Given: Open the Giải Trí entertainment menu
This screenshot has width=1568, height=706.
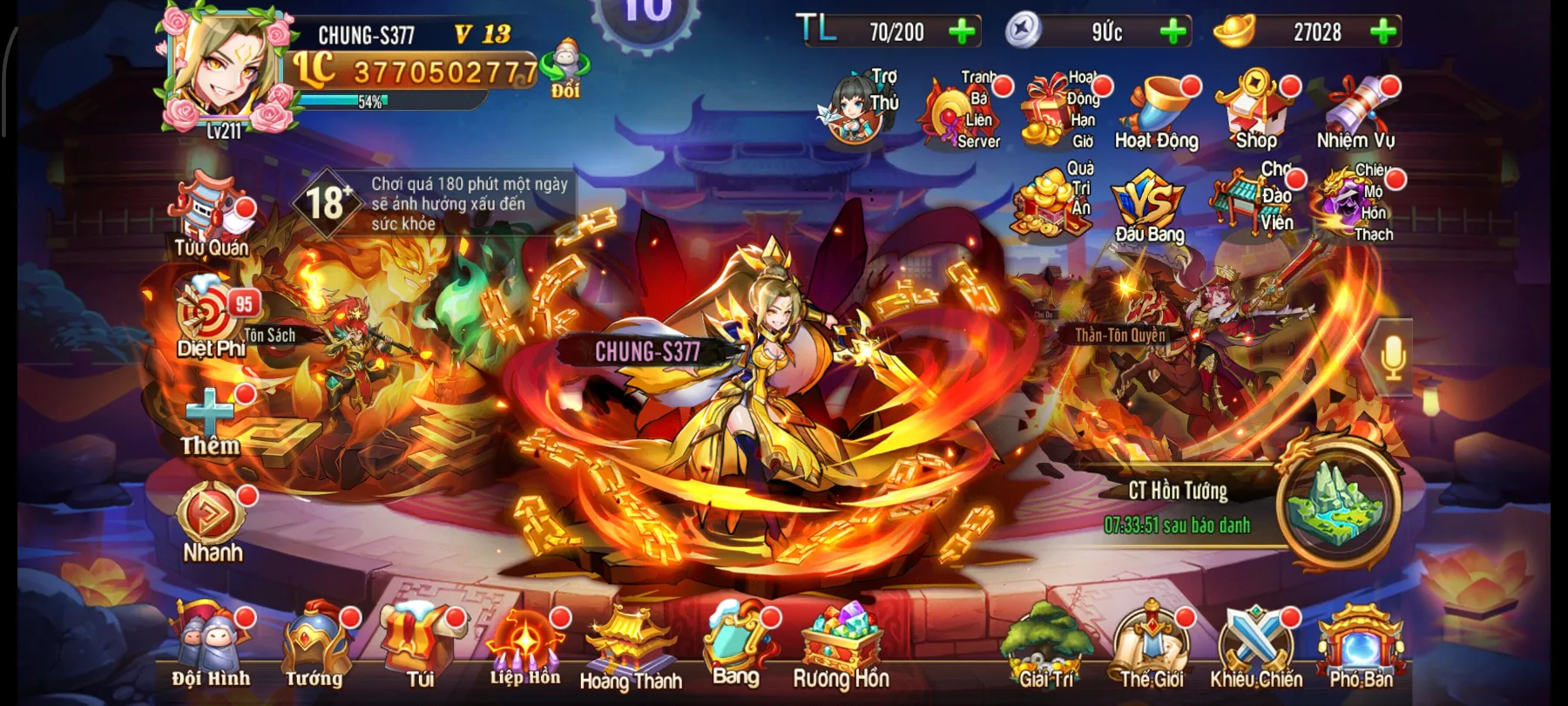Looking at the screenshot, I should pos(1046,647).
